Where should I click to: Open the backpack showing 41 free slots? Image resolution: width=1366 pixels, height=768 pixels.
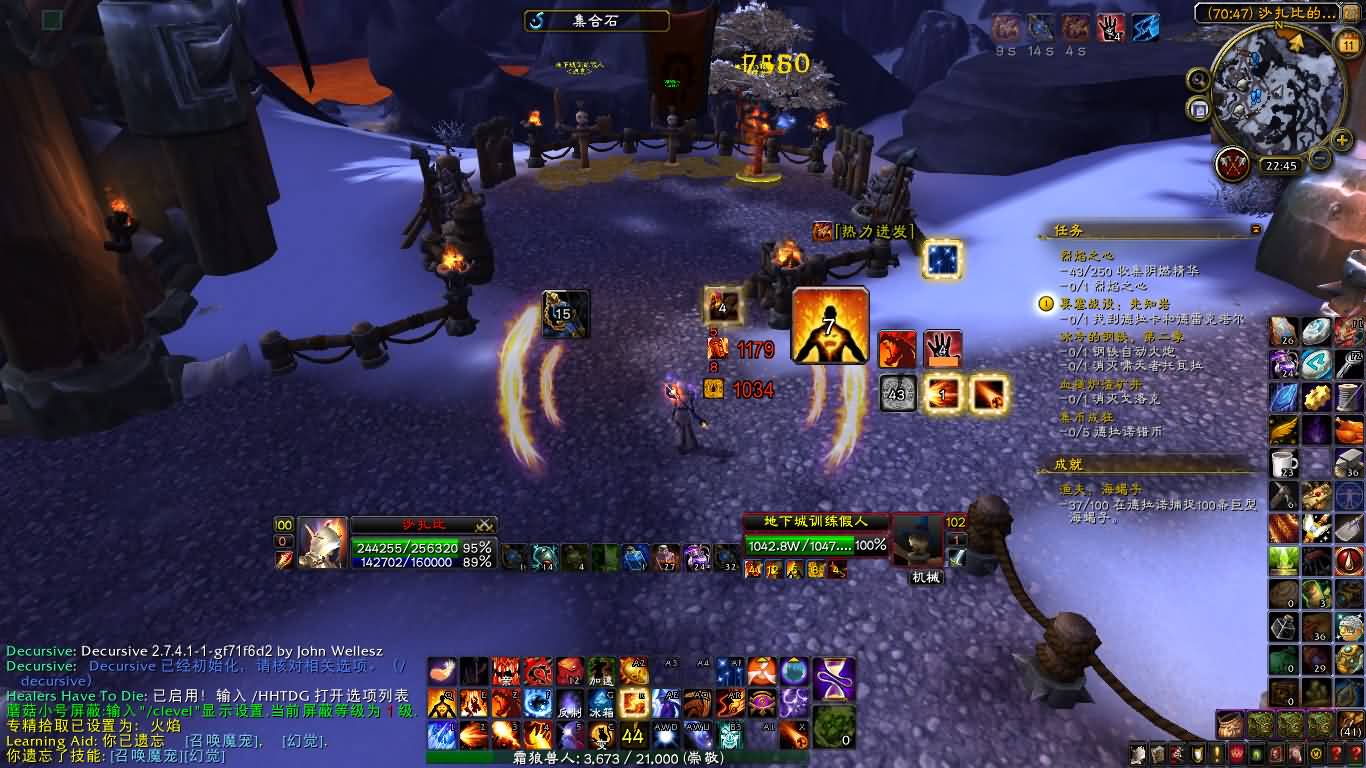point(1349,724)
